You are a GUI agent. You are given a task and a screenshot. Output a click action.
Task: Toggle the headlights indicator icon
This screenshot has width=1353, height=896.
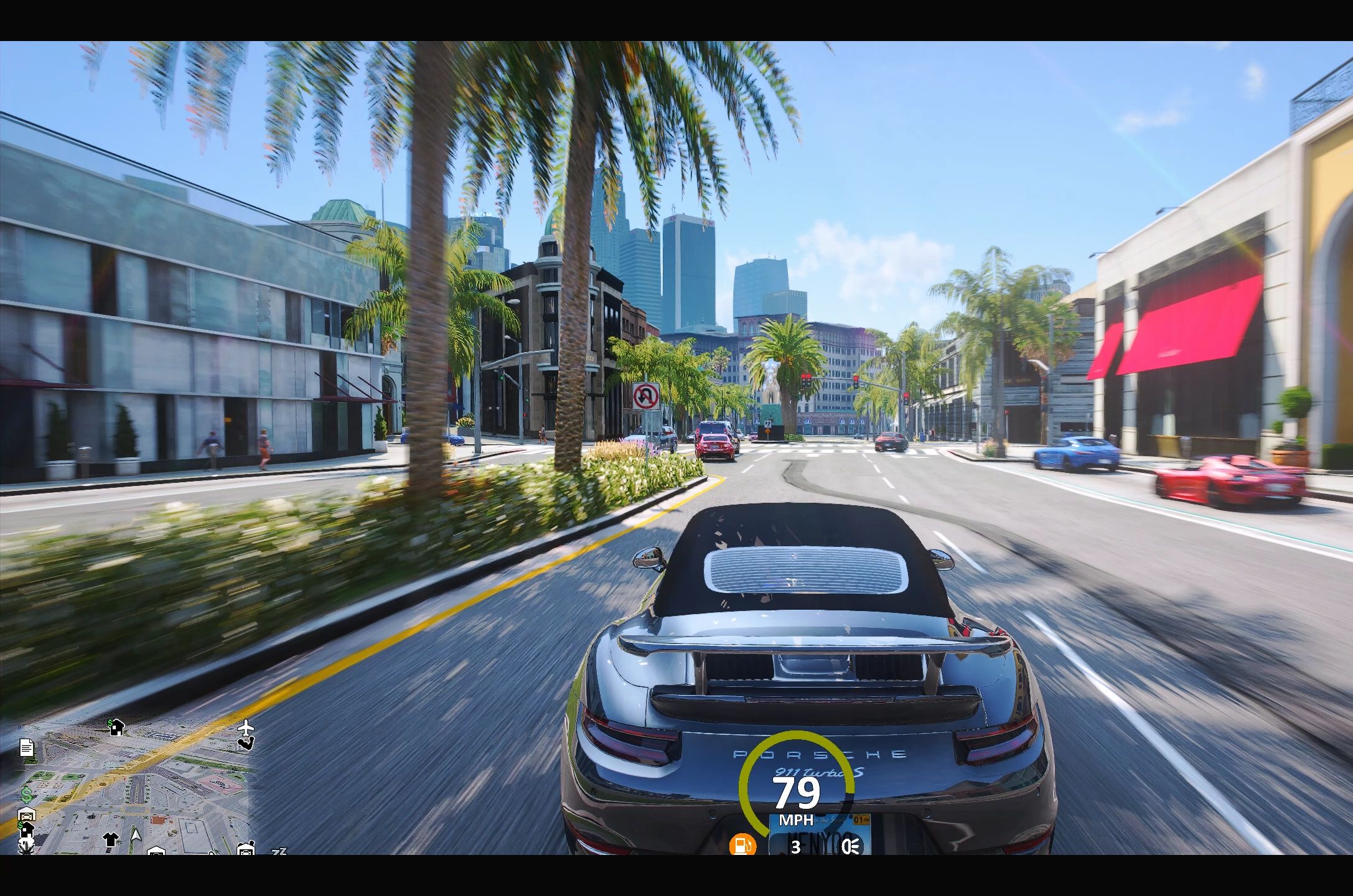click(x=851, y=846)
